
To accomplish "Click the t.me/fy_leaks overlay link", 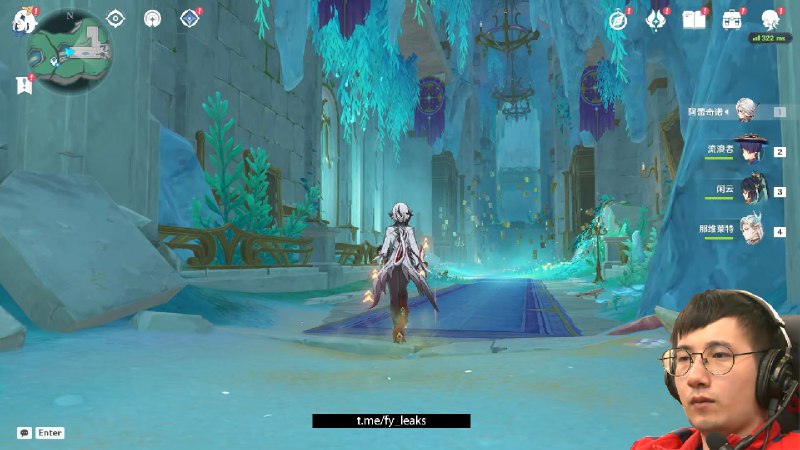I will pos(391,421).
